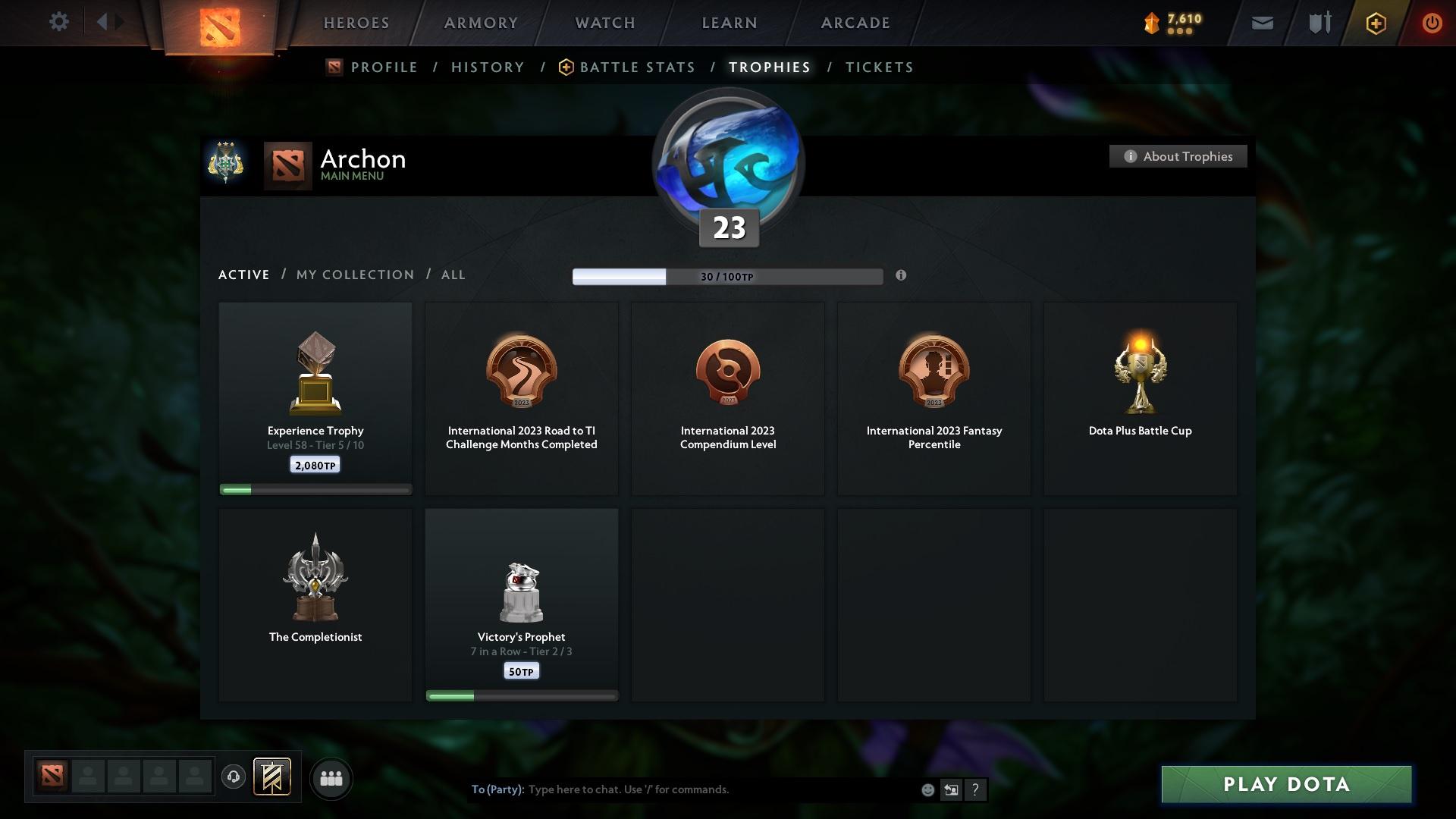Click the info icon beside the trophy progress bar
Screen dimensions: 1456x819
[902, 276]
